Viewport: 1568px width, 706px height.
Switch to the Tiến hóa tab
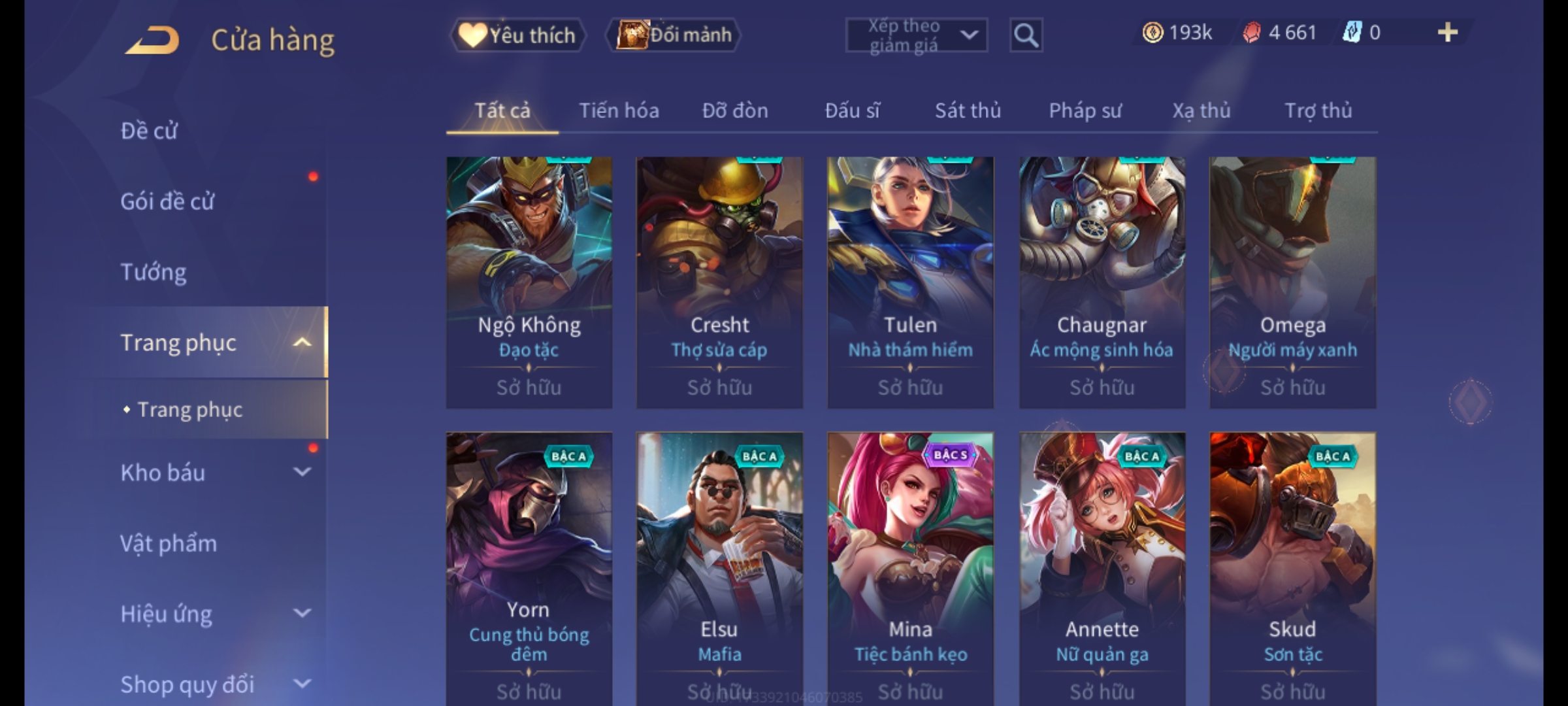619,110
